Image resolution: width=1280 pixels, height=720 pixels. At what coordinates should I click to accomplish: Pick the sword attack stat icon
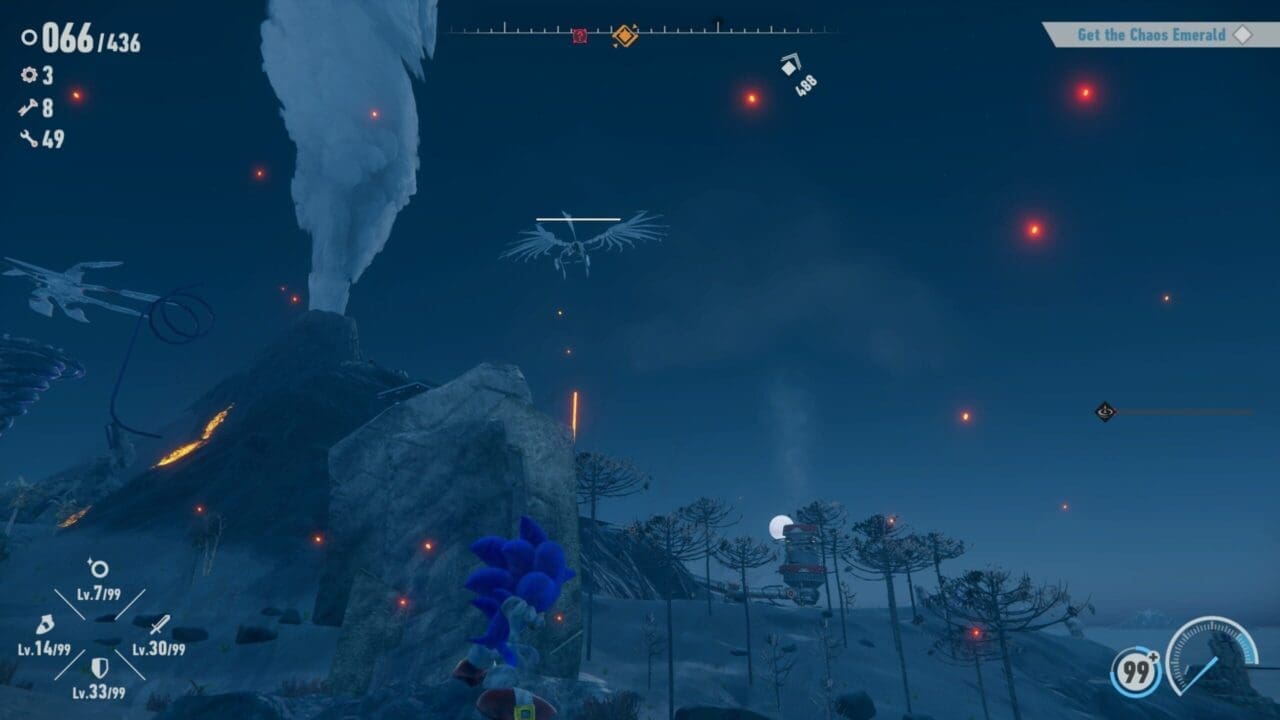[159, 625]
